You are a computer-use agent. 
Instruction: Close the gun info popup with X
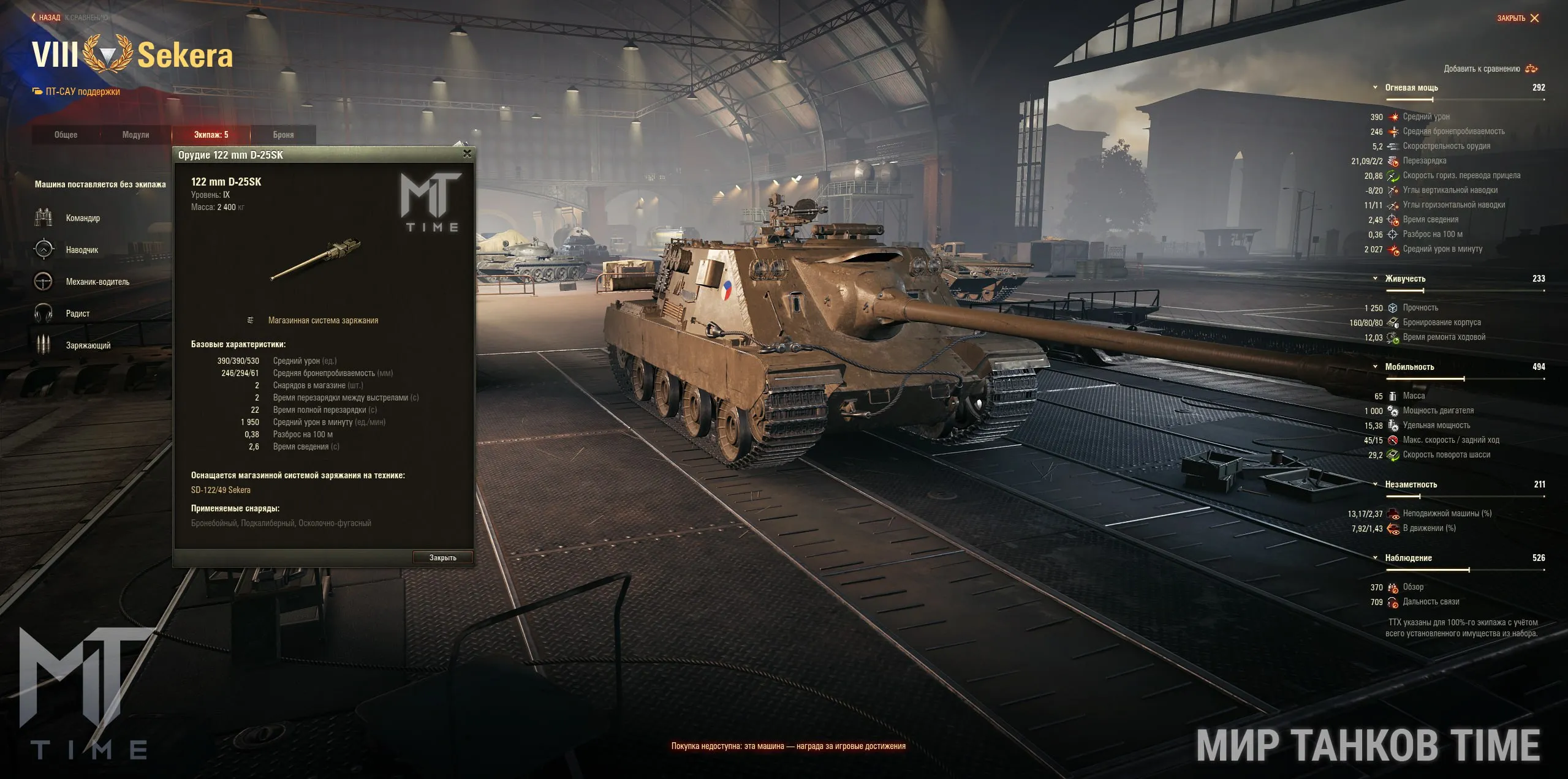[x=468, y=154]
